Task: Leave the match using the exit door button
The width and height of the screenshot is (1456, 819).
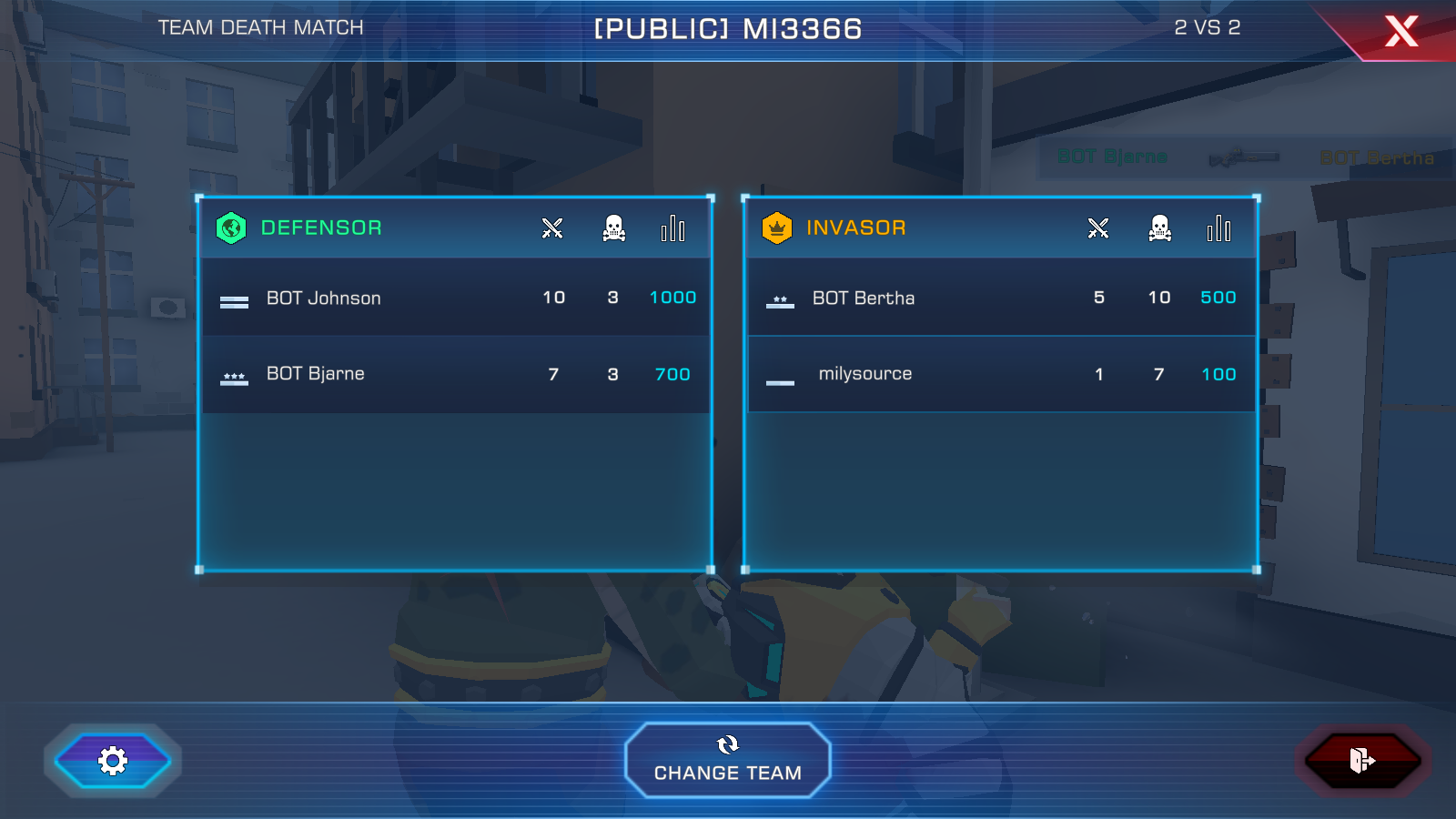Action: tap(1362, 761)
